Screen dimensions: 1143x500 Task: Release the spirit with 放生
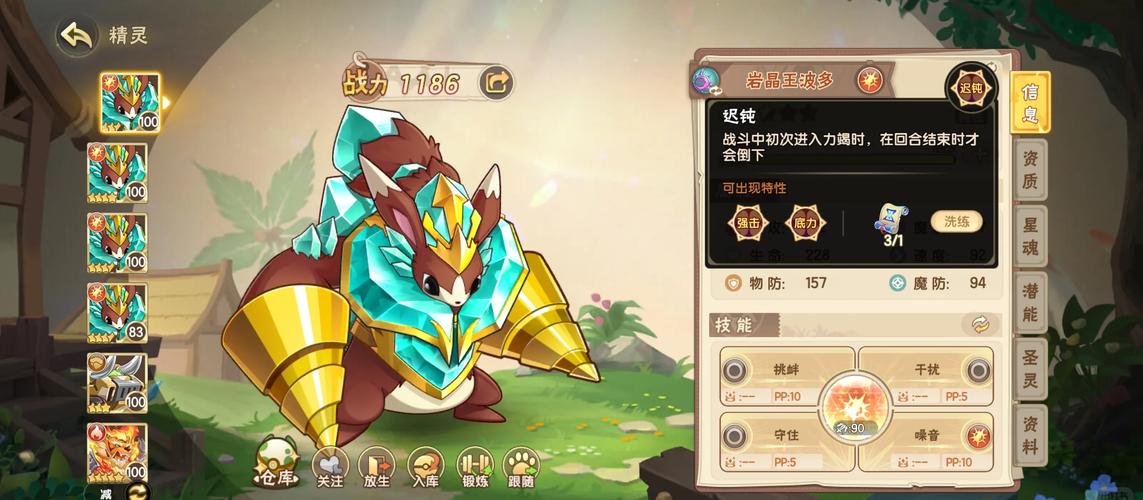(378, 466)
